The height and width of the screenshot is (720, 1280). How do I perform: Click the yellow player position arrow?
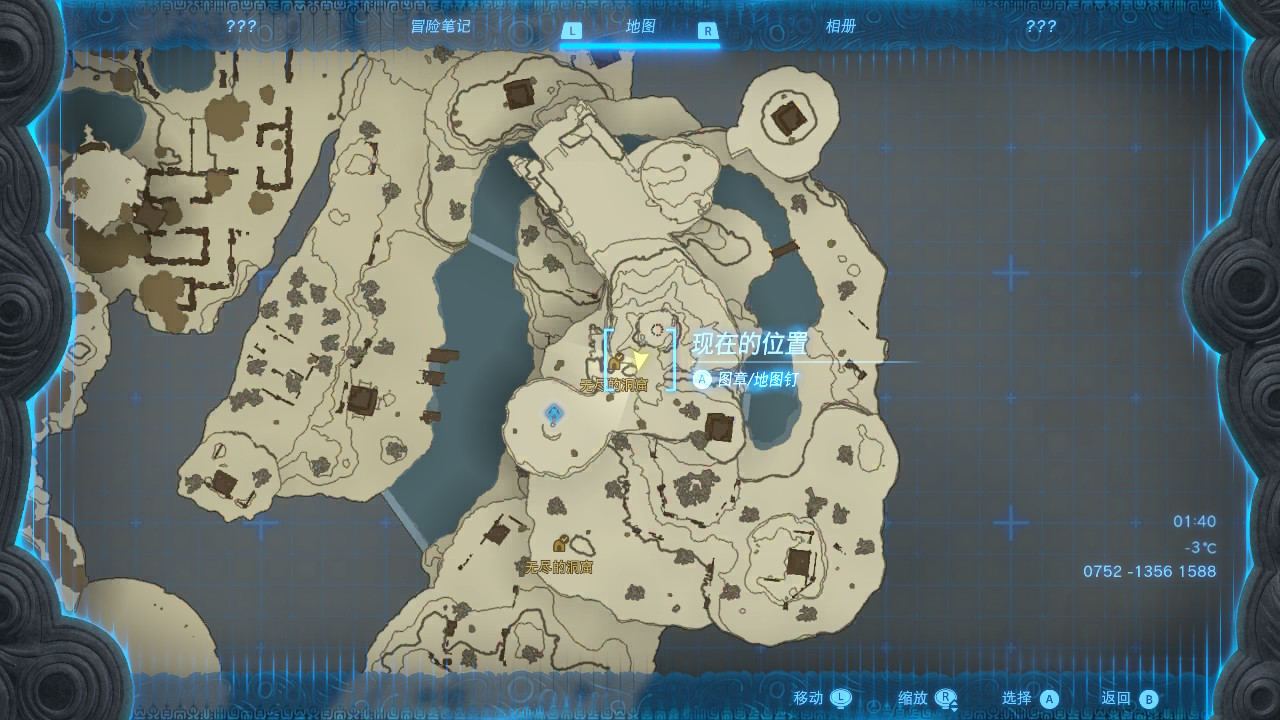click(x=640, y=358)
